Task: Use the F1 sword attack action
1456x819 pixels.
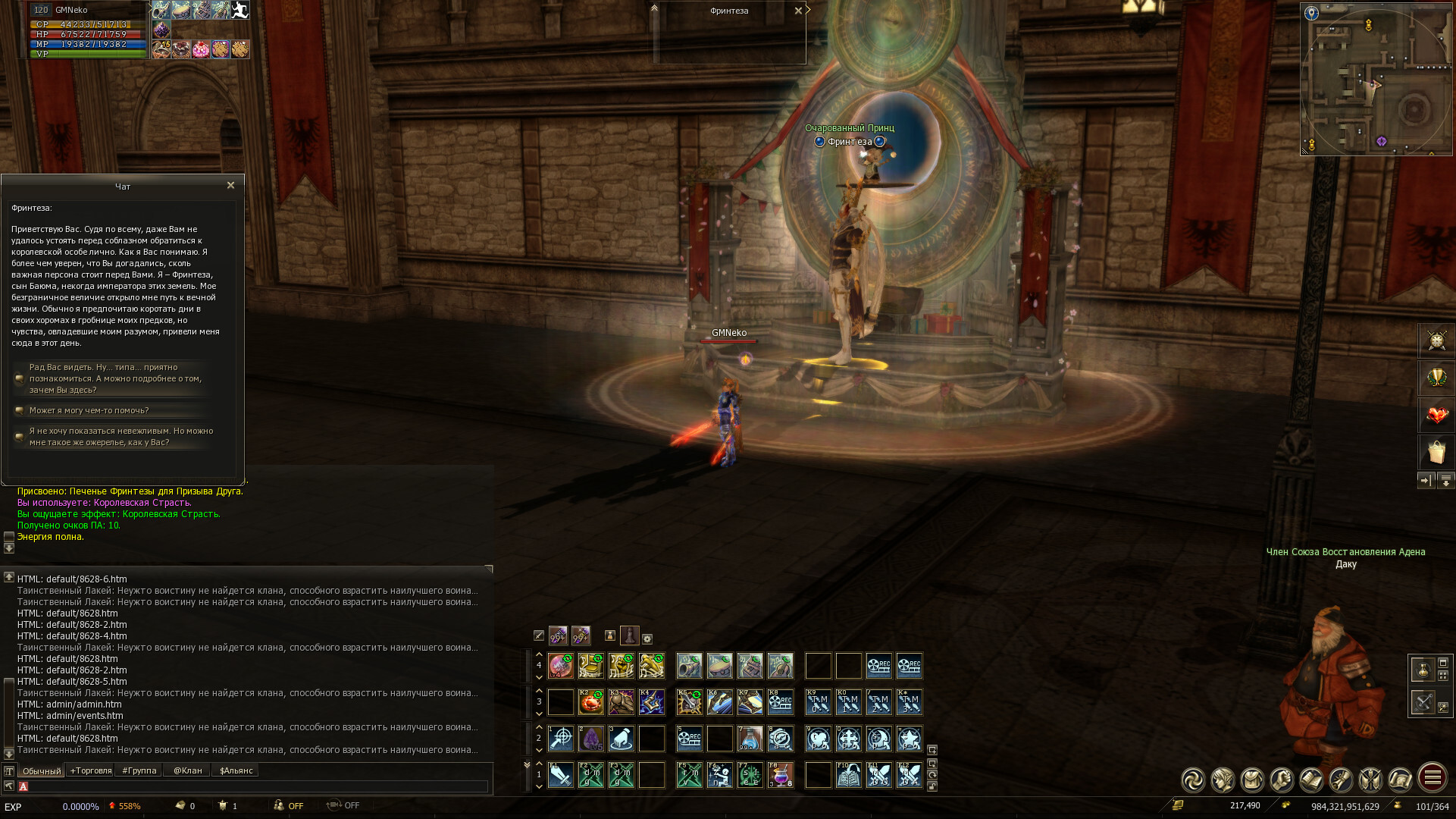Action: click(x=561, y=775)
